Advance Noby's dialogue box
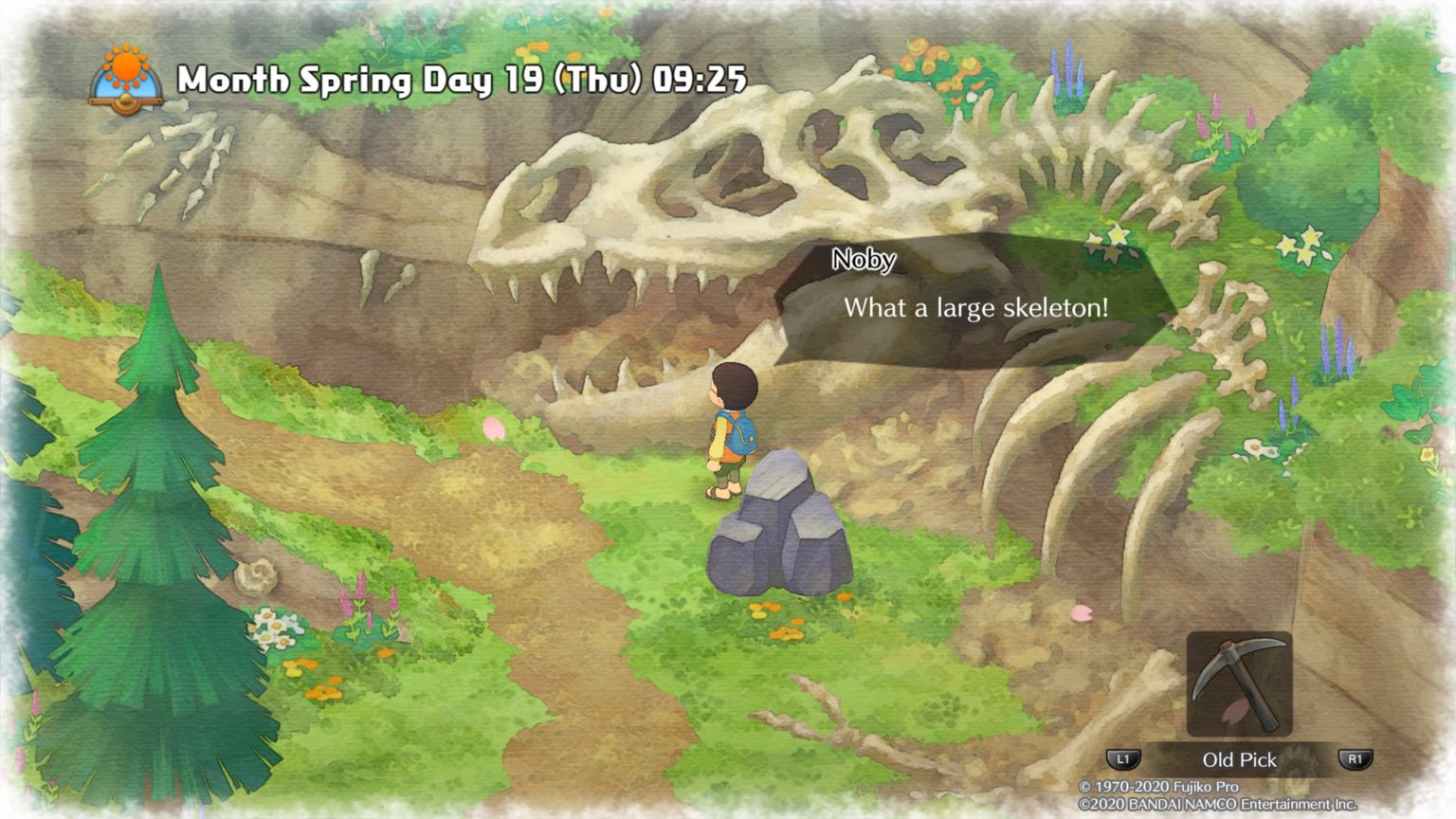Image resolution: width=1456 pixels, height=819 pixels. point(976,307)
